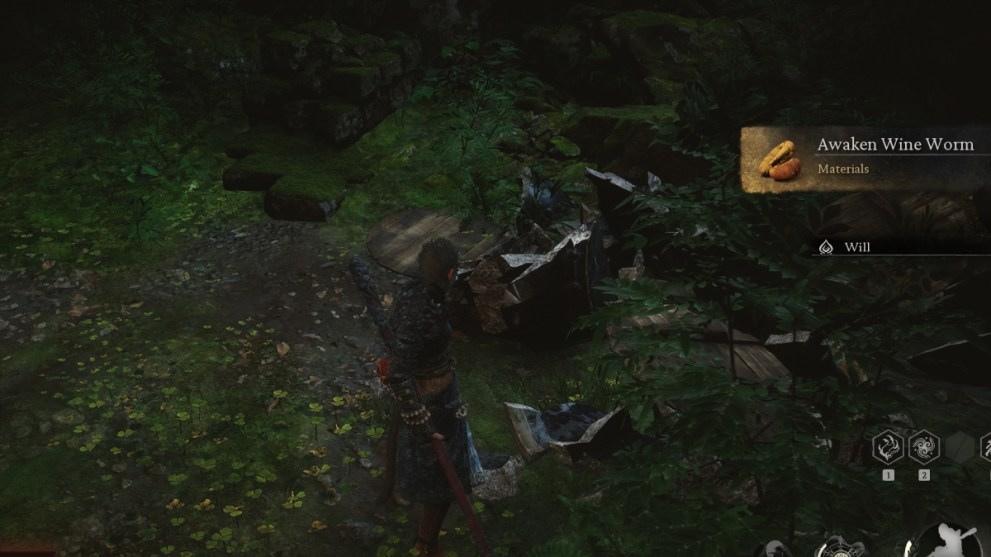This screenshot has height=557, width=991.
Task: Activate the flame spell in slot 1
Action: point(887,446)
